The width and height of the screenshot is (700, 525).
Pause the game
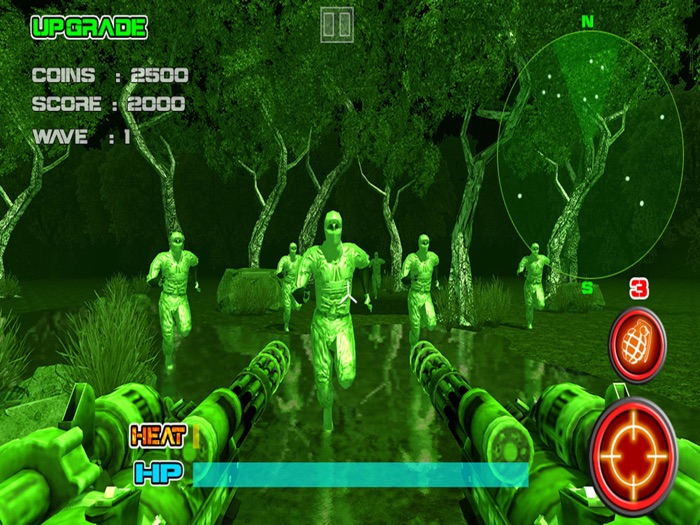pos(337,25)
